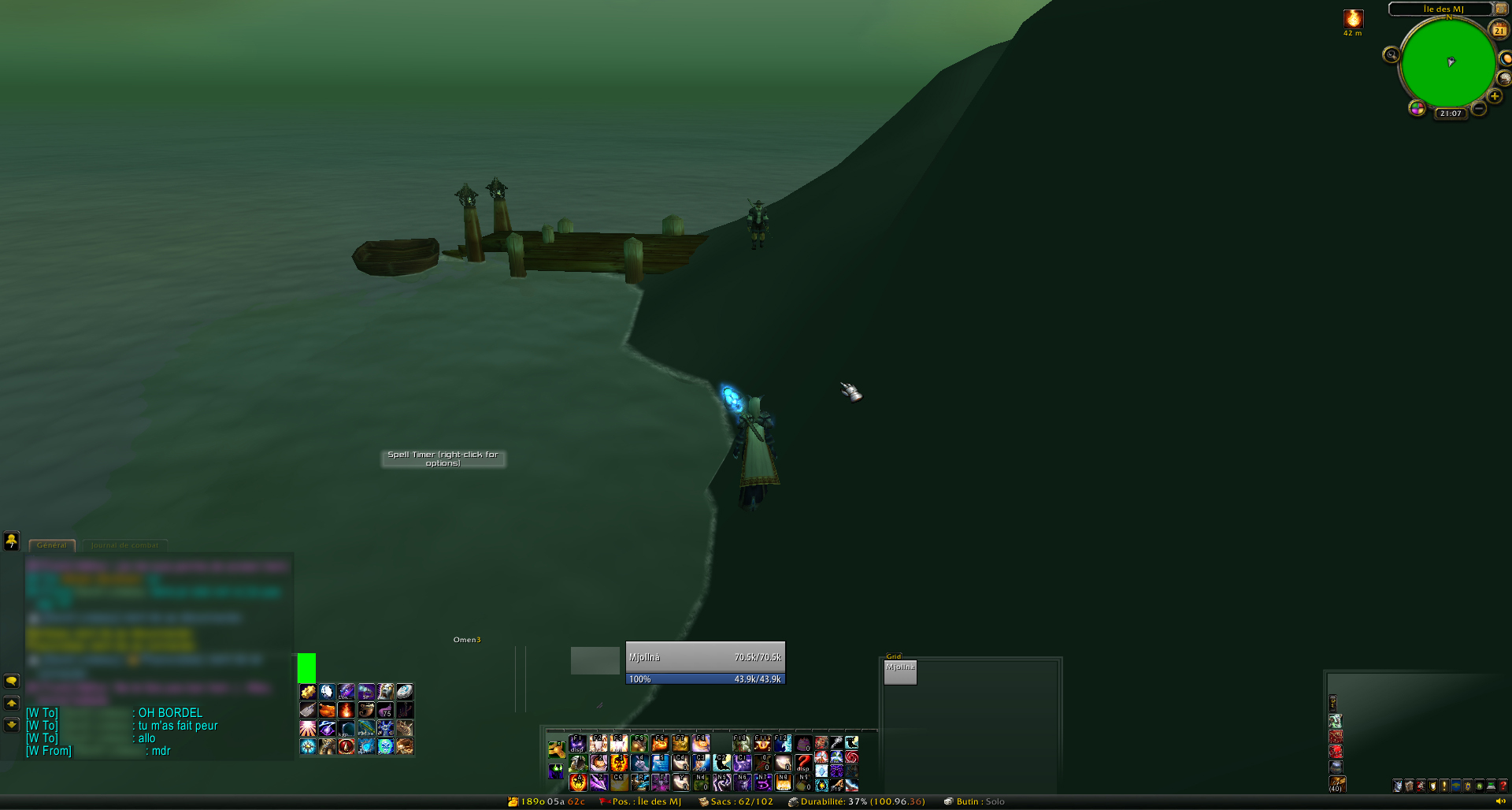This screenshot has width=1512, height=810.
Task: Use the red question mark disp ability
Action: [x=802, y=763]
